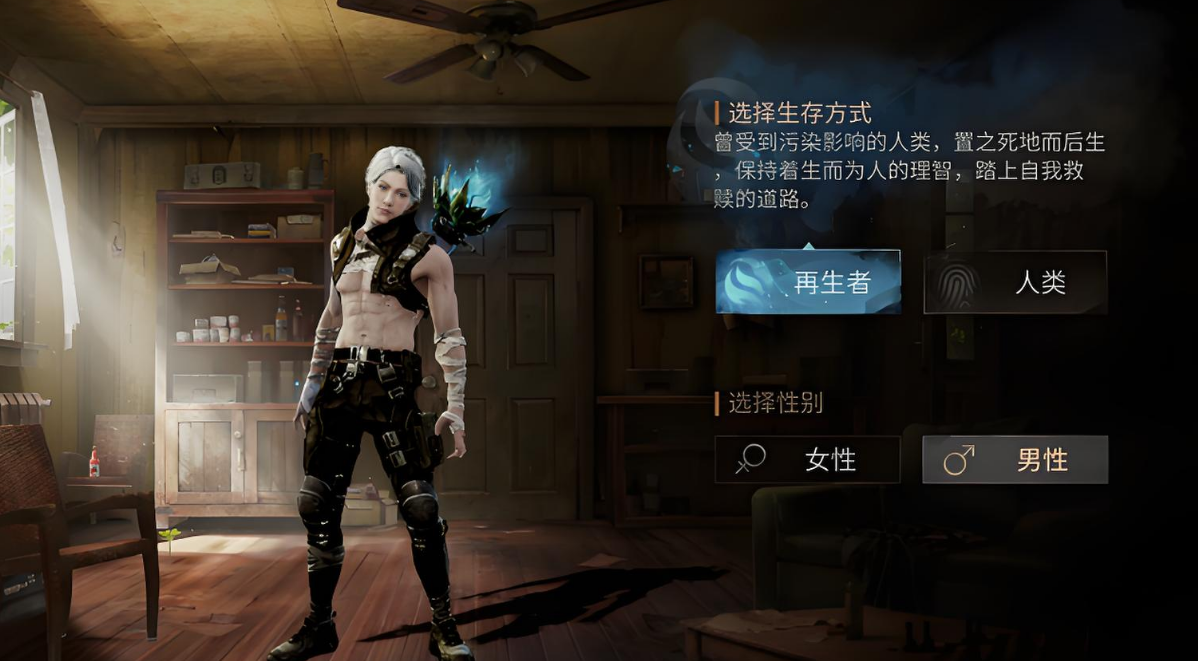This screenshot has width=1198, height=661.
Task: Select the 男性 gender button
Action: click(x=1015, y=460)
